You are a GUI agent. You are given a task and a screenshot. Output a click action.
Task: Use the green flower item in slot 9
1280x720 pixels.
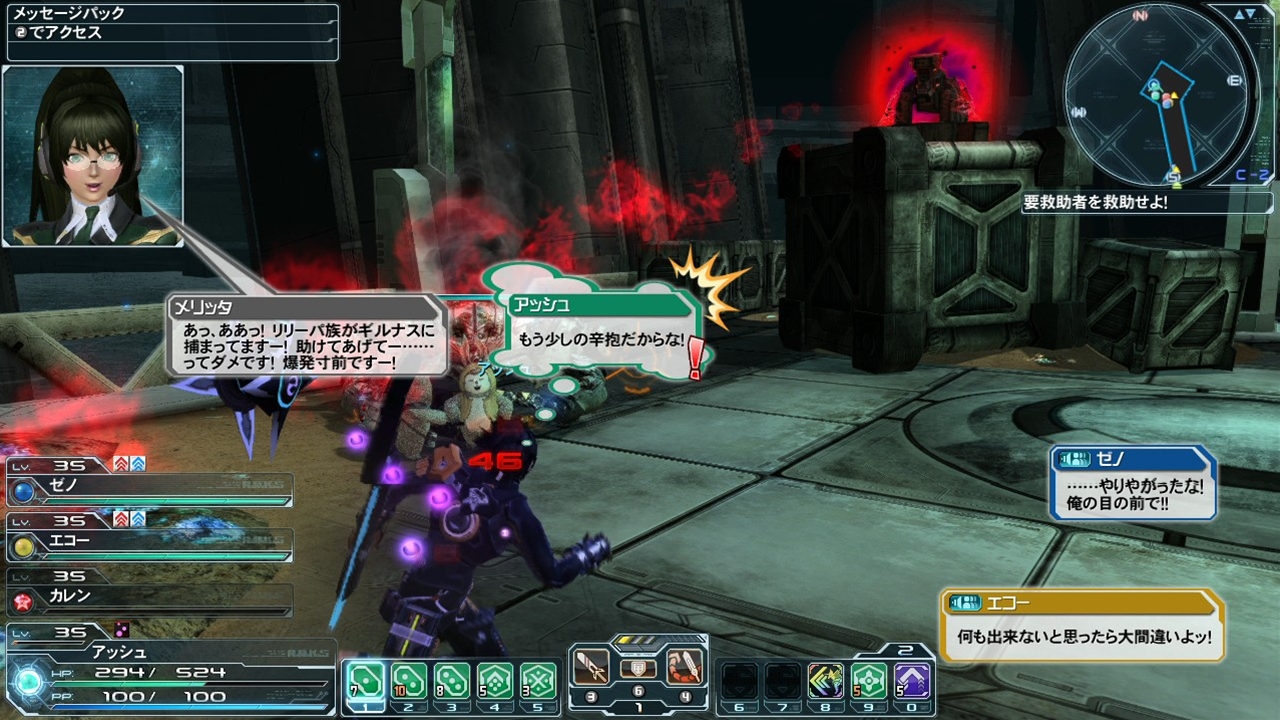[x=869, y=681]
